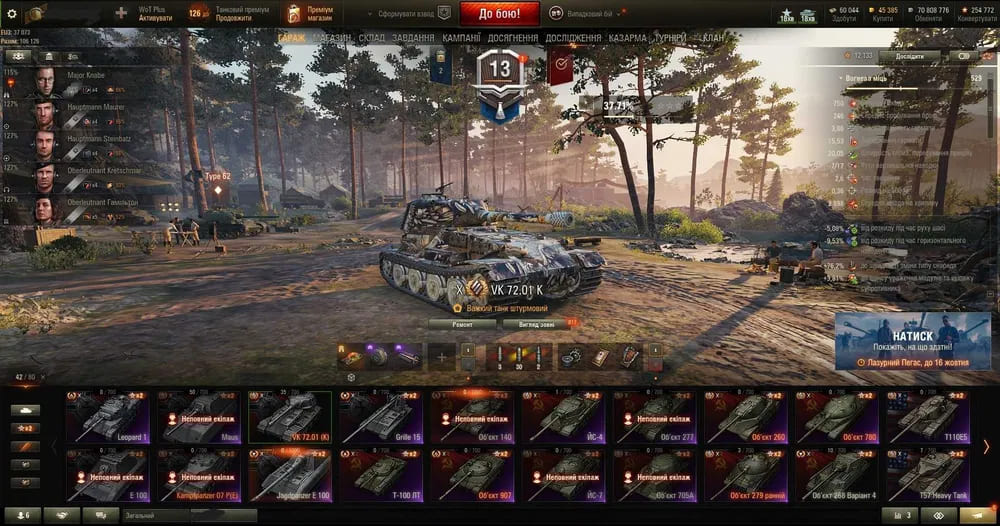Open the Кампанії tab
Viewport: 1000px width, 526px height.
pyautogui.click(x=462, y=38)
